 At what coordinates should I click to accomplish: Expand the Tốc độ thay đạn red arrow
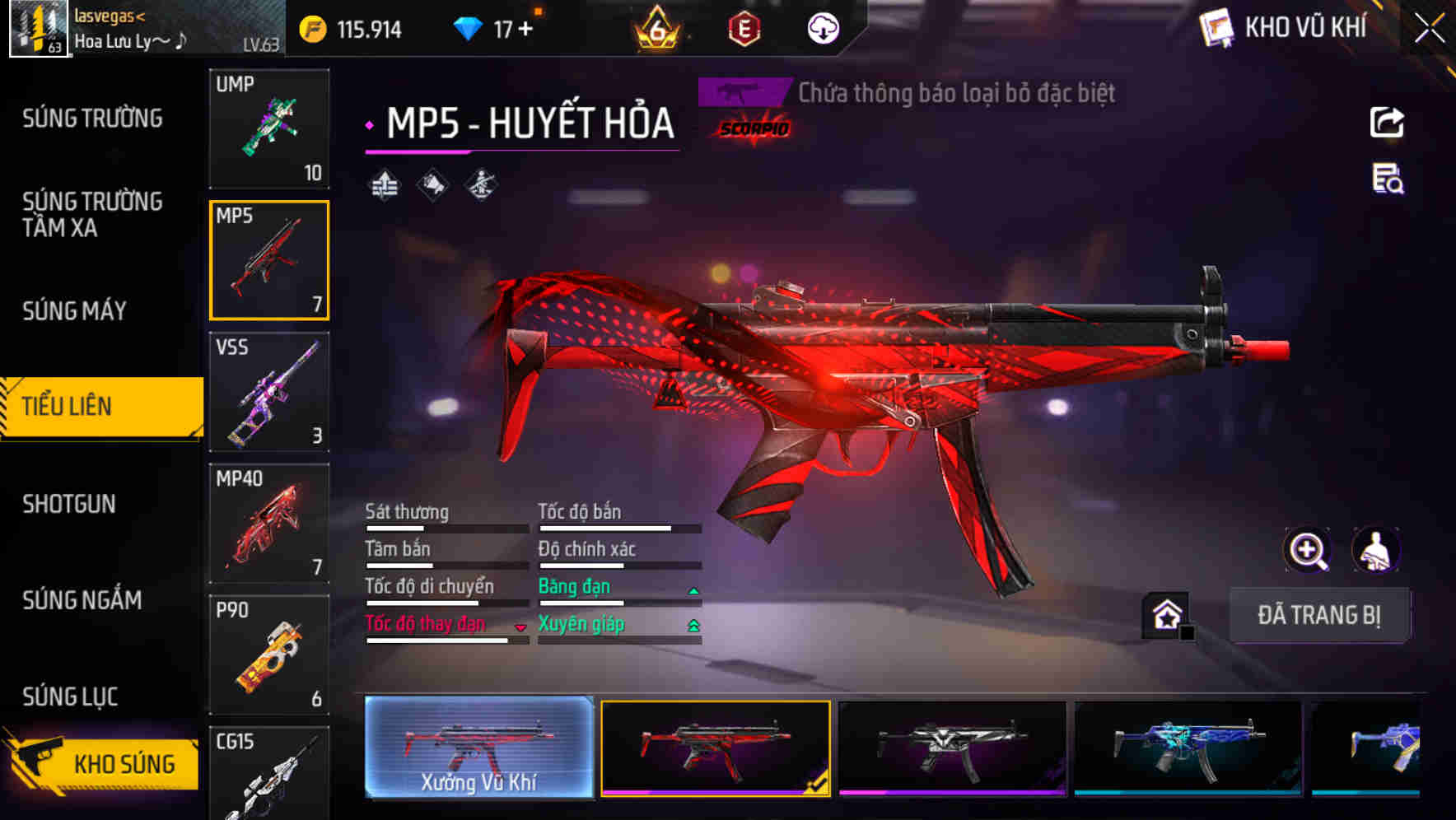click(520, 627)
